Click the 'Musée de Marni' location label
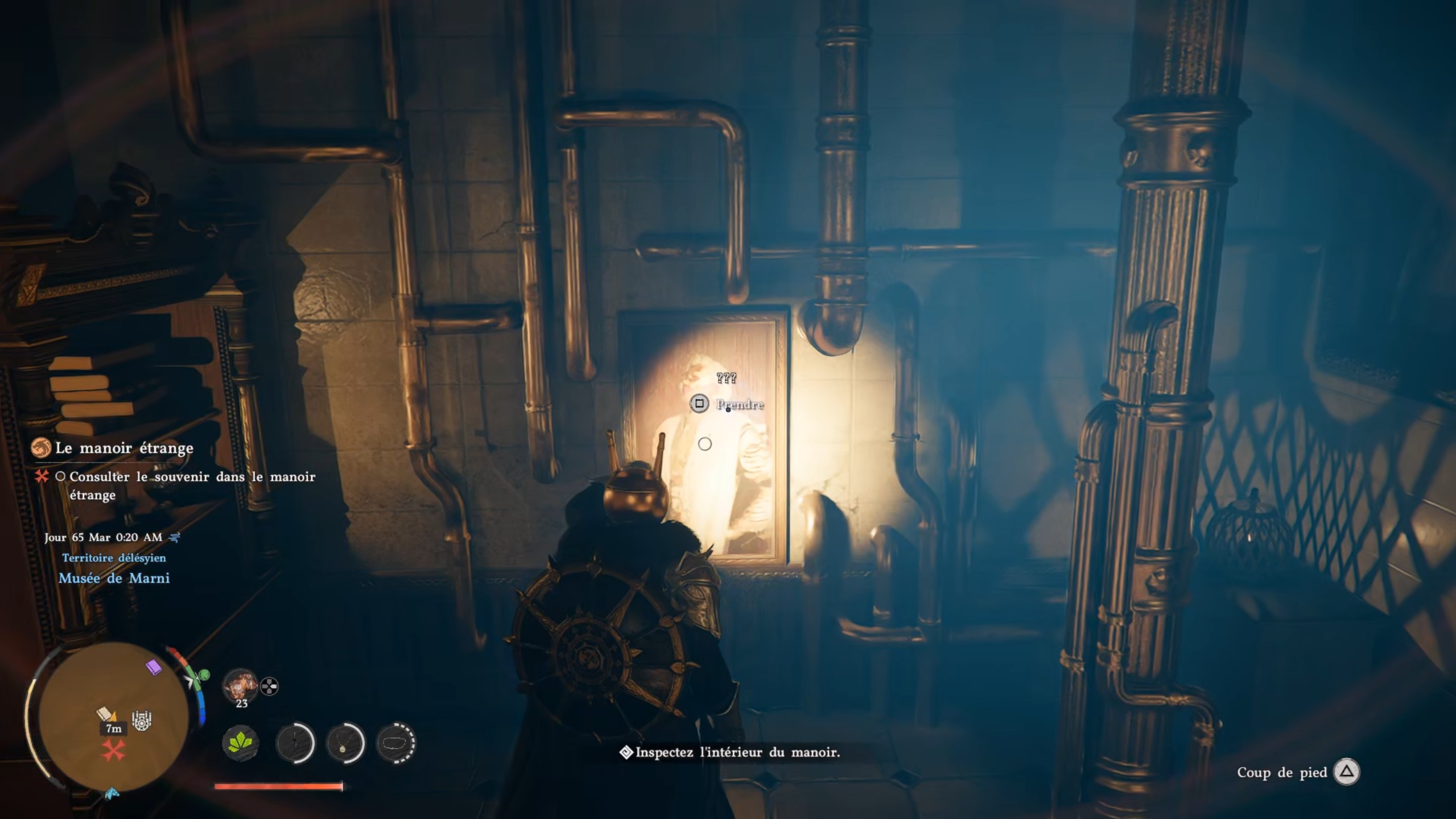 pos(114,578)
